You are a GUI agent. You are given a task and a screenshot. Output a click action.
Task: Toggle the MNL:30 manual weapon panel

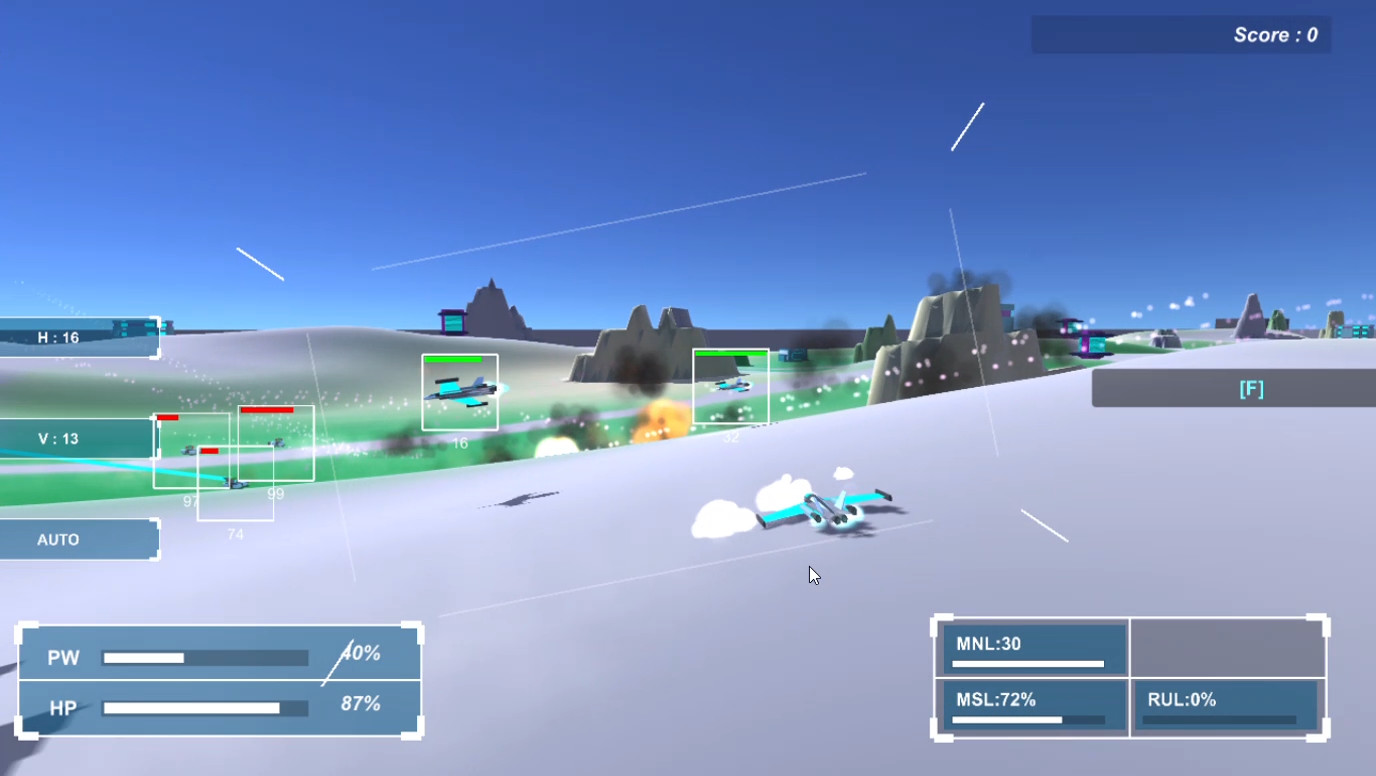point(1031,647)
